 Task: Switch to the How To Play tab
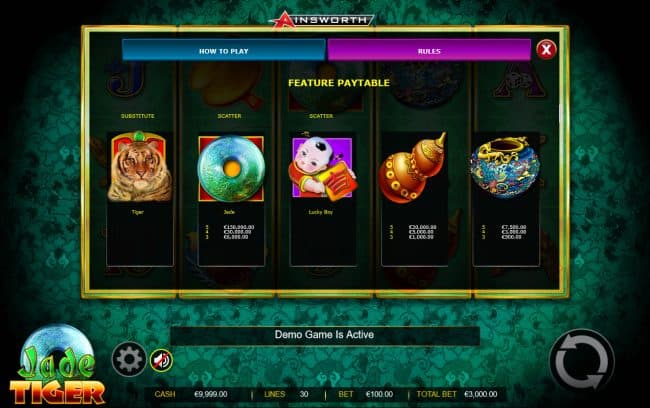tap(223, 50)
